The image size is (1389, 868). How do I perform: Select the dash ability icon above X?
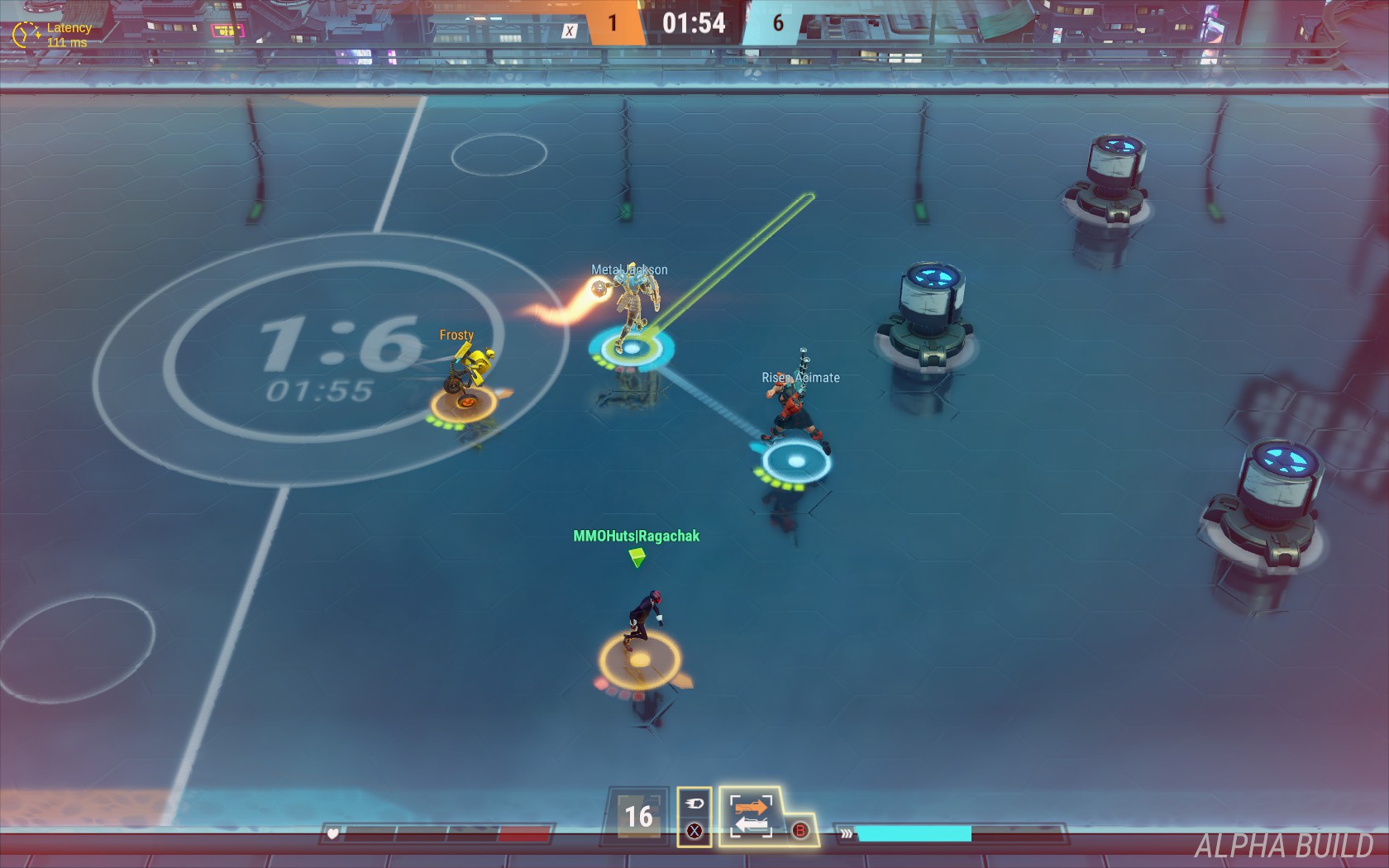point(694,803)
